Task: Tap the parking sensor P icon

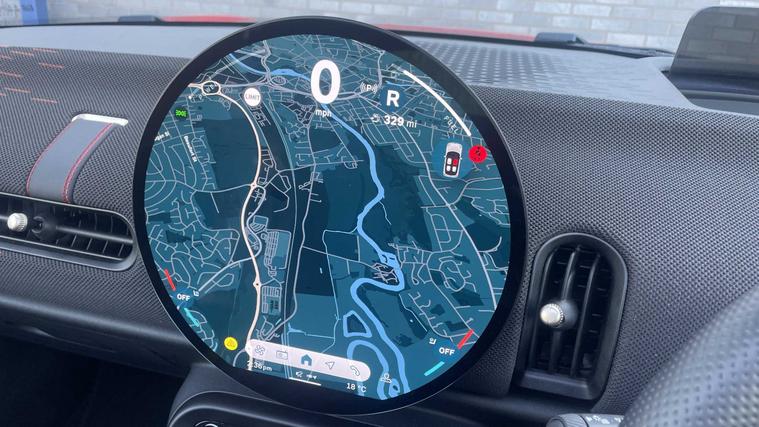Action: [369, 88]
